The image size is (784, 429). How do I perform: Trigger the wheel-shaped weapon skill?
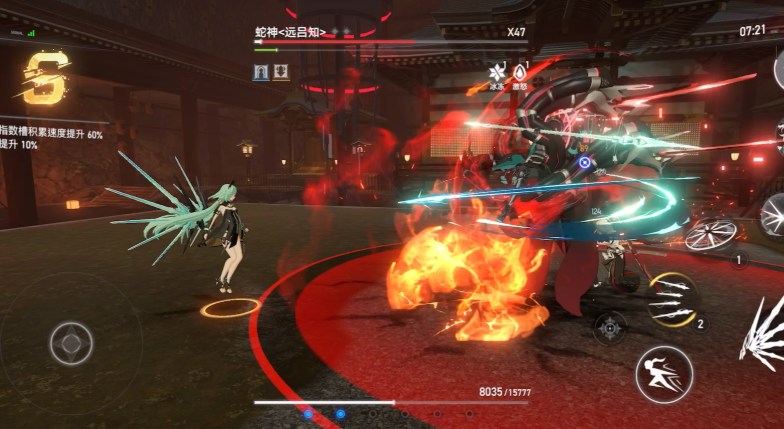pyautogui.click(x=711, y=234)
